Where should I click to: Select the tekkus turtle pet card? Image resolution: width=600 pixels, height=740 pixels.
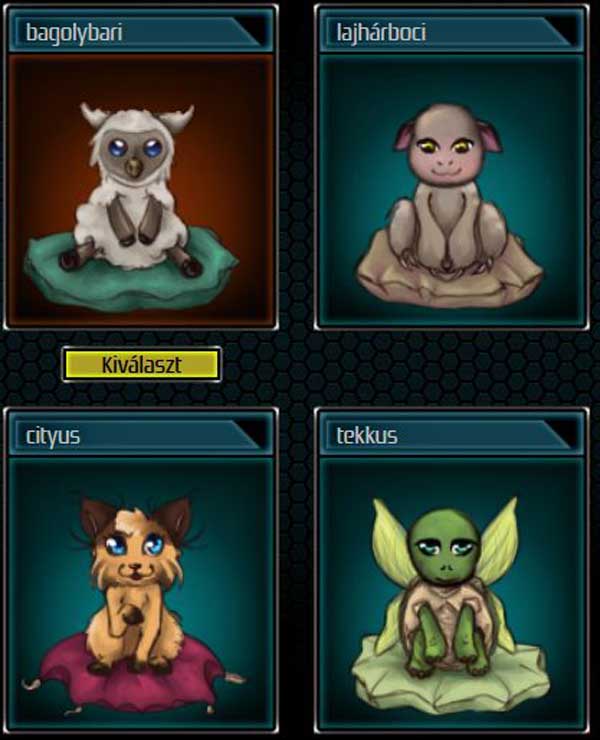click(x=451, y=590)
